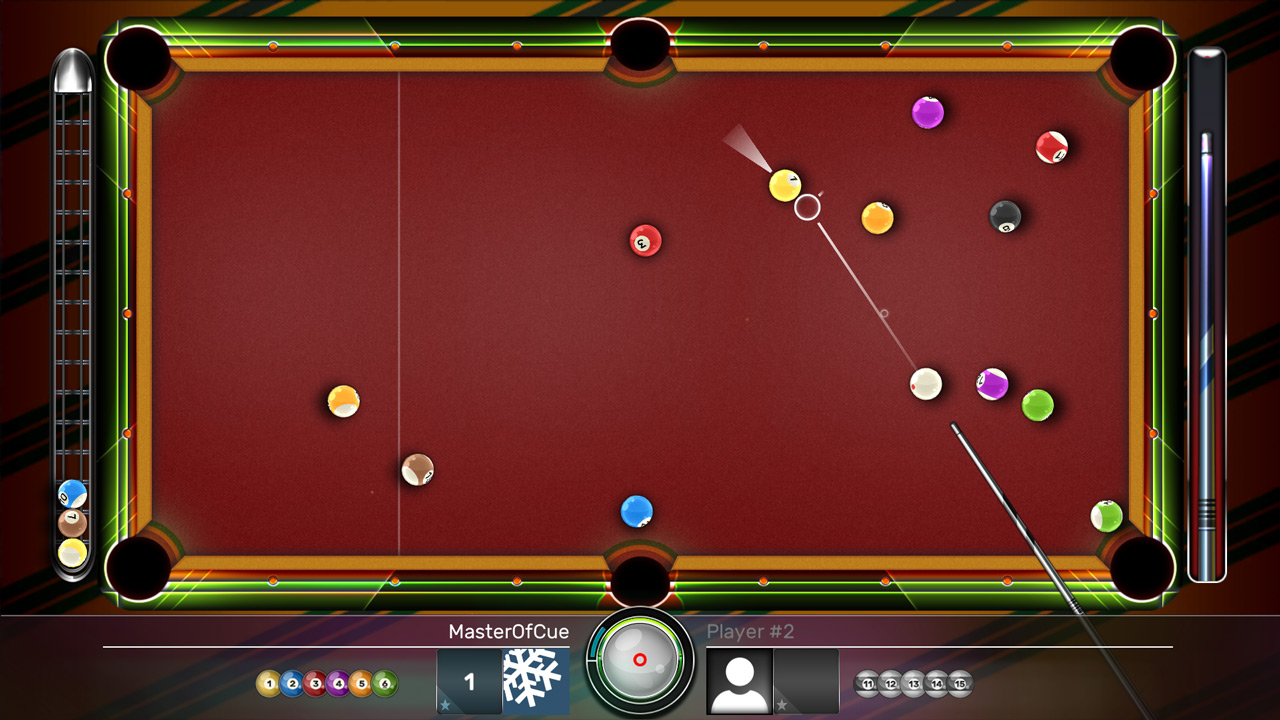Click the MasterOfCue player name

point(510,631)
